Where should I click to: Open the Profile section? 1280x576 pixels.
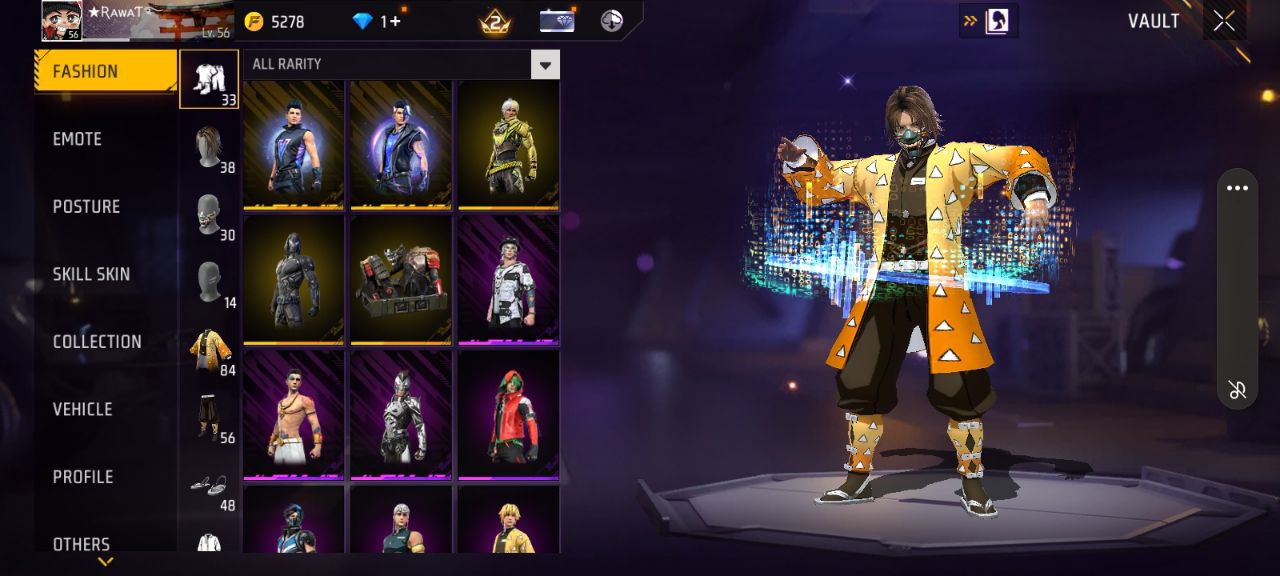[x=83, y=477]
